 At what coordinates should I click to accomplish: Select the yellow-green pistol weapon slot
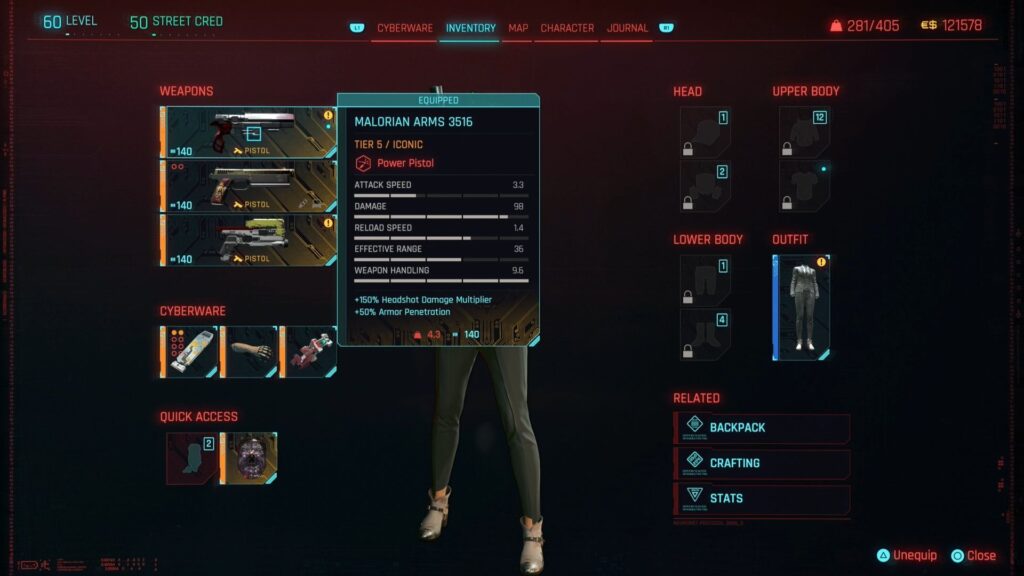[248, 239]
